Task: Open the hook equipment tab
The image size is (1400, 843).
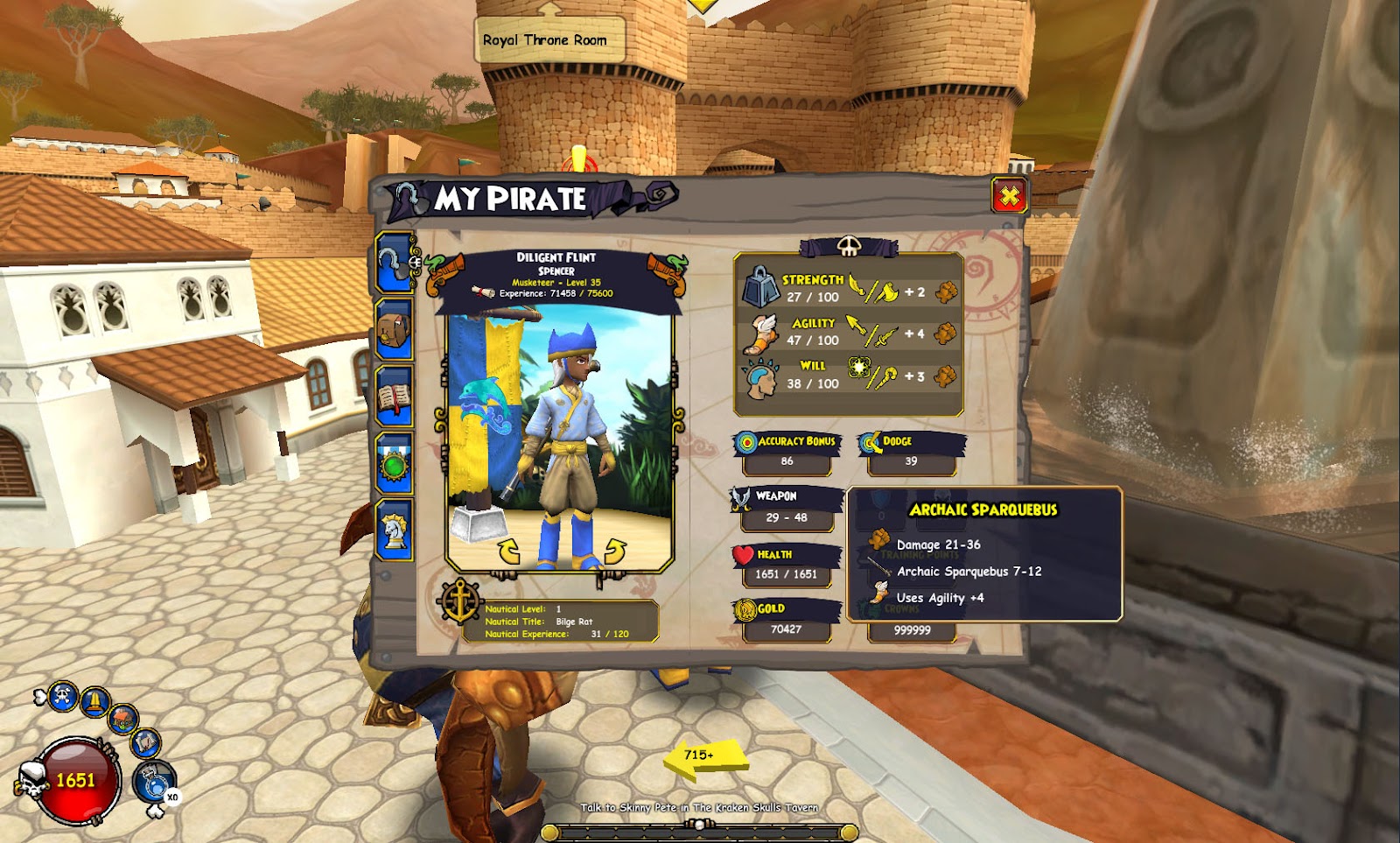Action: [x=395, y=263]
